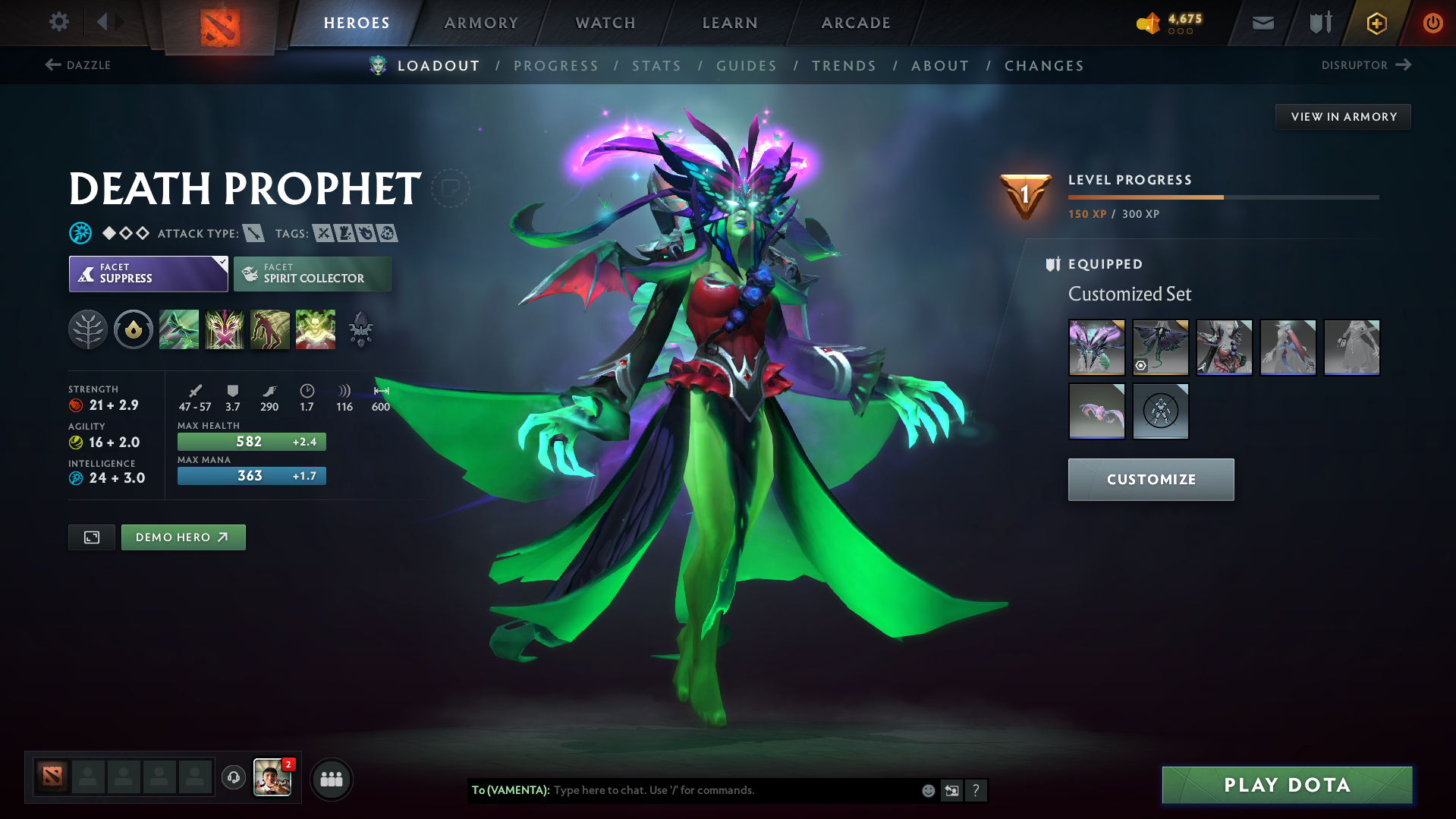Open the friends list icon near bottom
Viewport: 1456px width, 819px height.
pos(331,779)
